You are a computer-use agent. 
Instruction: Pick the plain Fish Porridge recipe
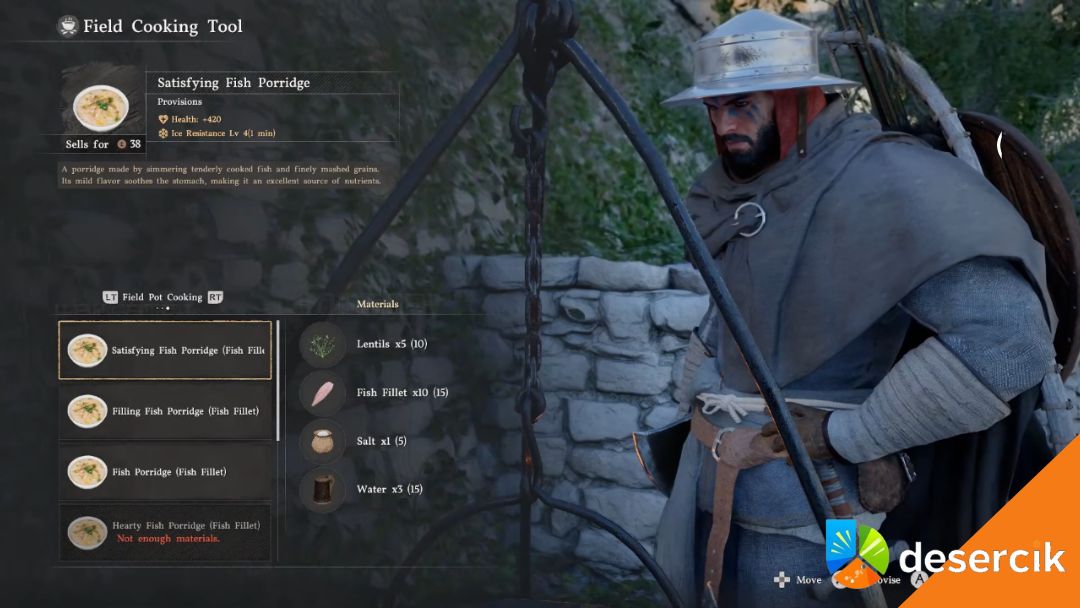[165, 472]
